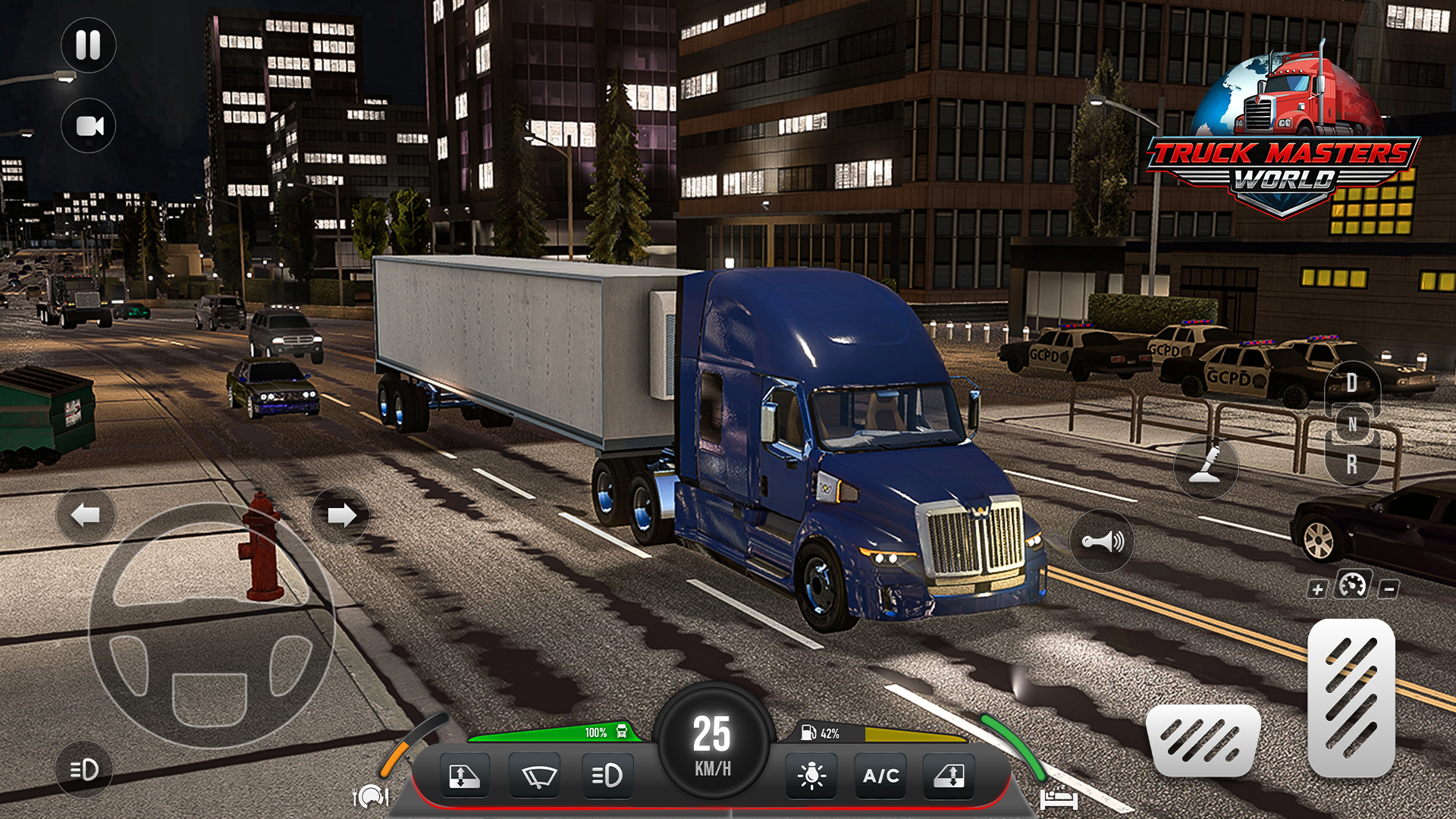
Task: Toggle the high beam button beside steering wheel
Action: pyautogui.click(x=84, y=770)
